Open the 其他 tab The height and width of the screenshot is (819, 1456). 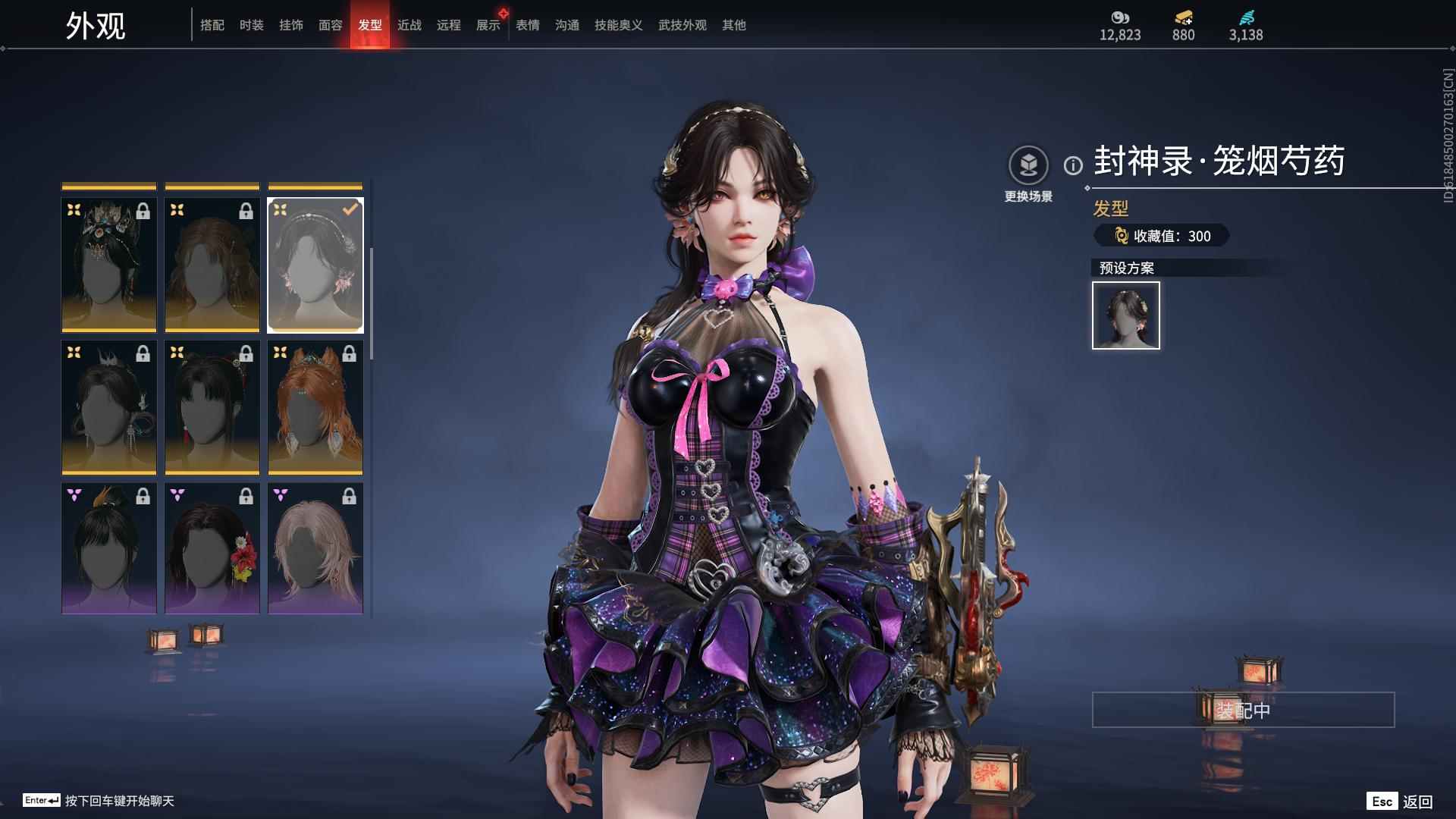[x=734, y=25]
